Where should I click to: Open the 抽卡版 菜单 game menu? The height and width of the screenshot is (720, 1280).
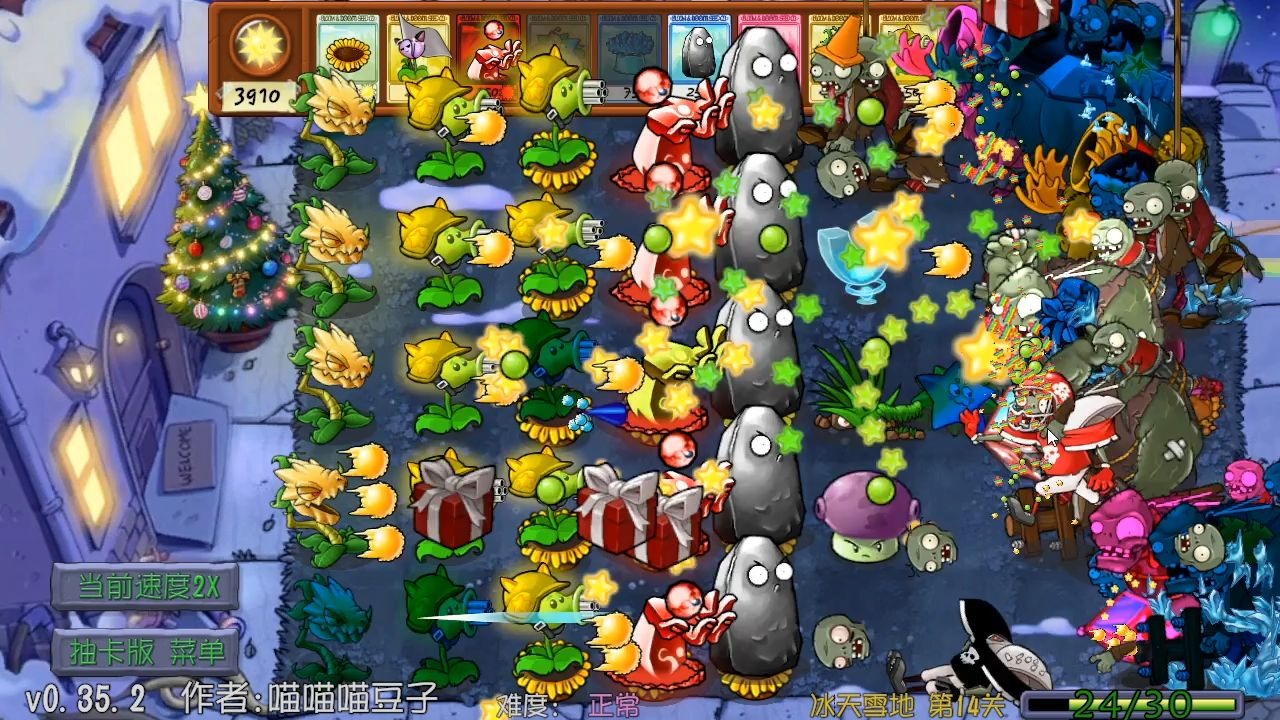click(x=147, y=649)
